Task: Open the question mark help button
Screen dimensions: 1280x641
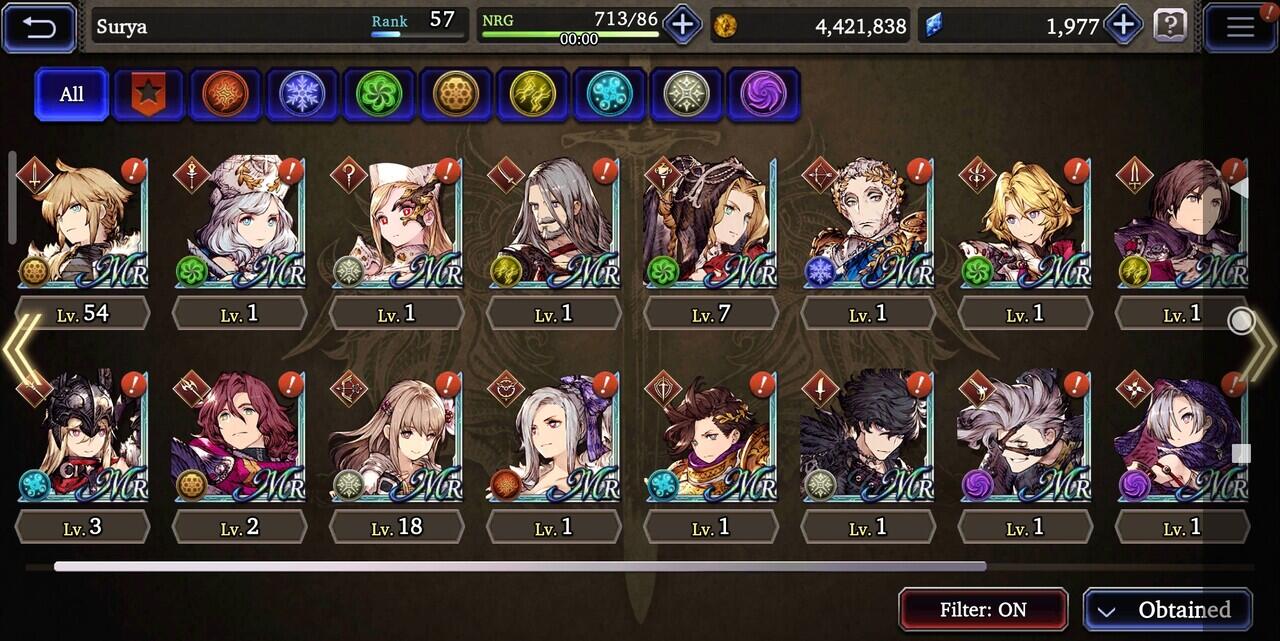Action: 1170,25
